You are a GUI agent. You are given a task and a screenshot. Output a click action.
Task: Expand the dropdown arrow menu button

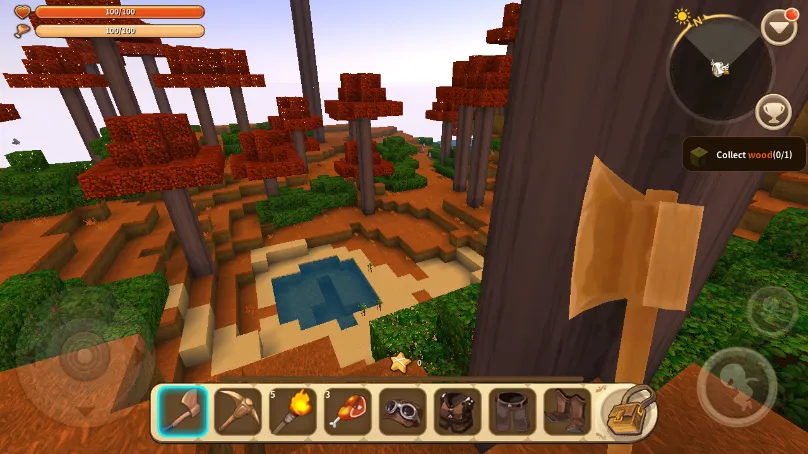pos(779,26)
